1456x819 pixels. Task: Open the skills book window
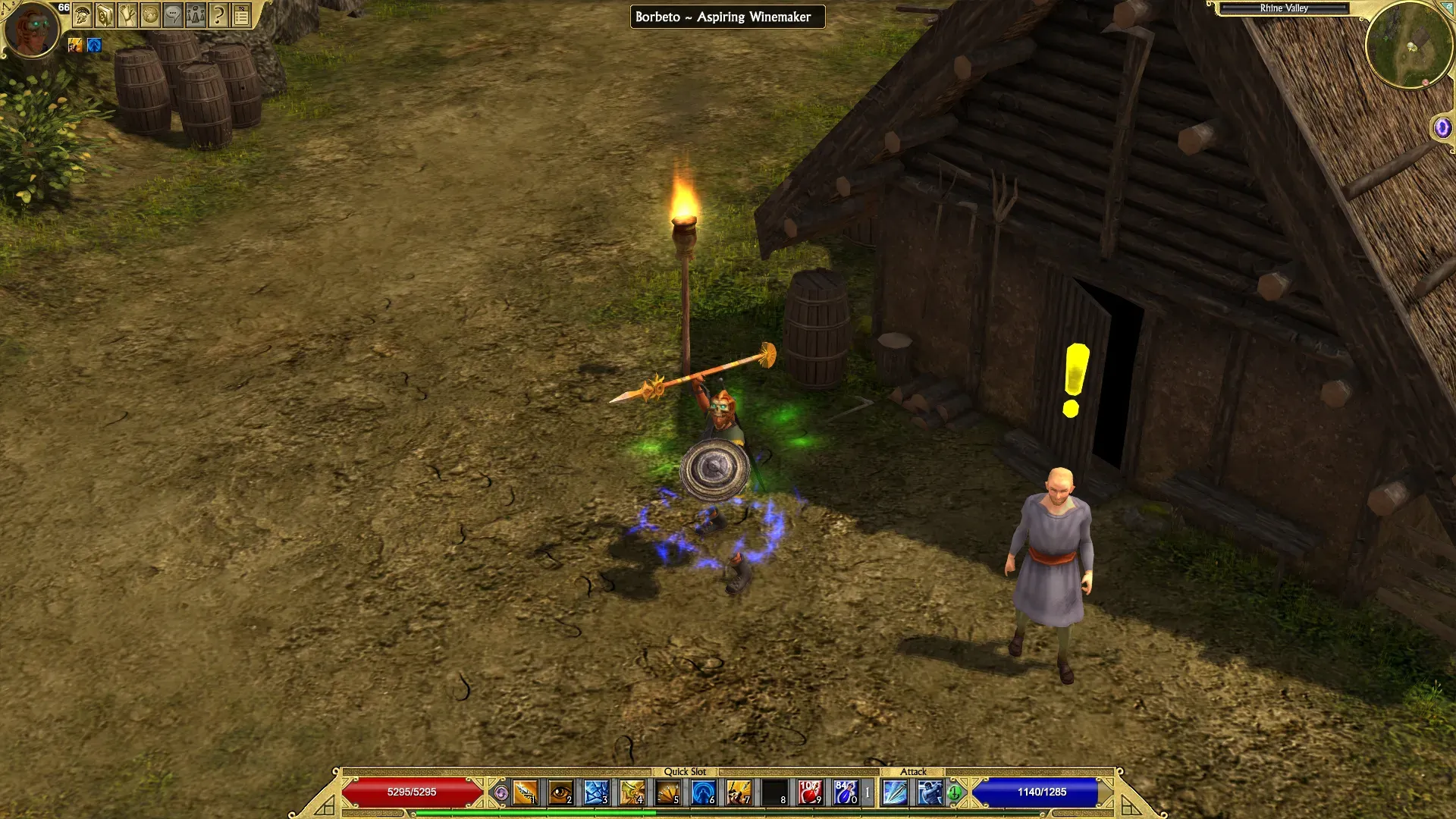105,15
